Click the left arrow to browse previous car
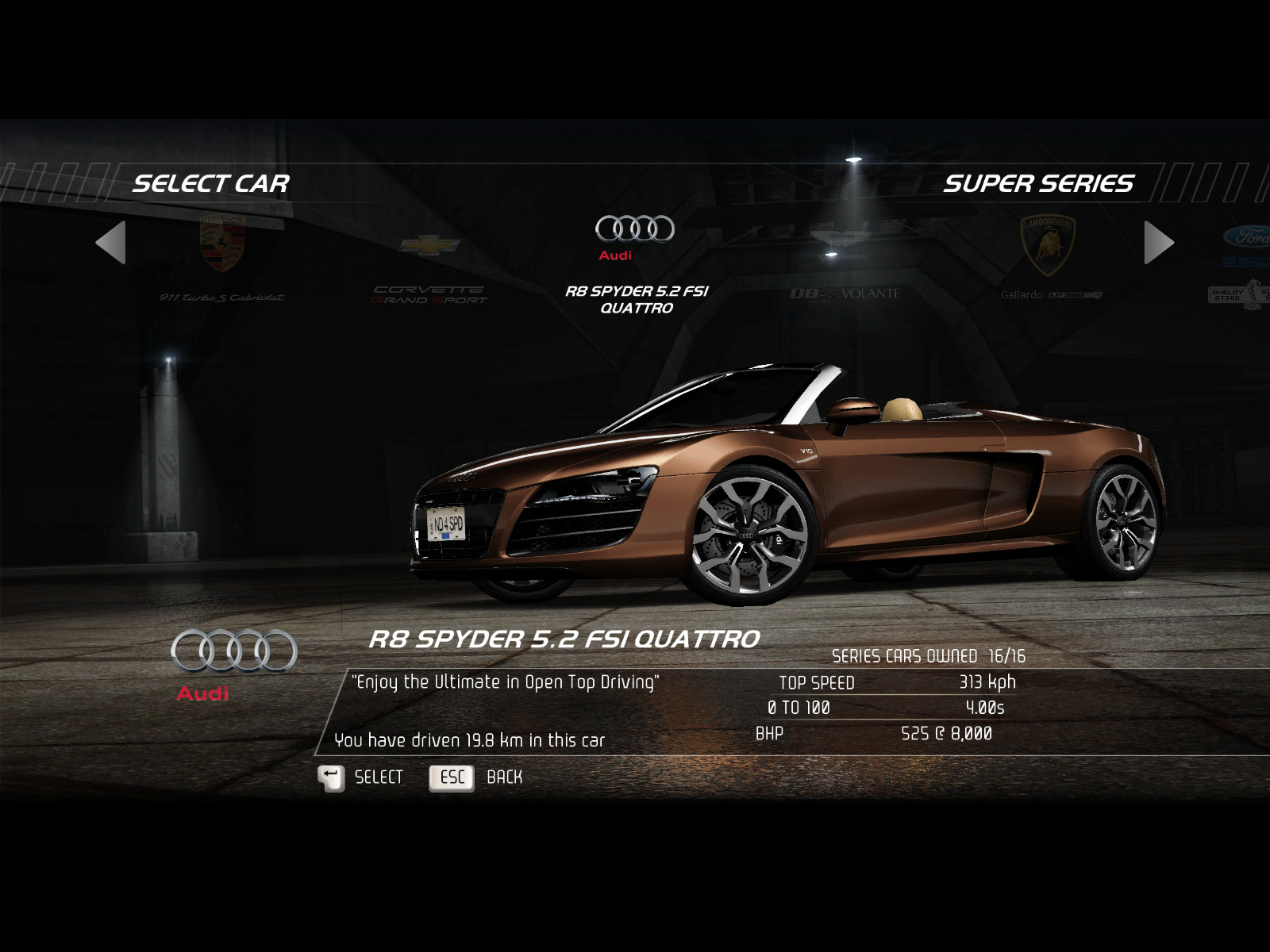This screenshot has height=952, width=1270. coord(111,242)
